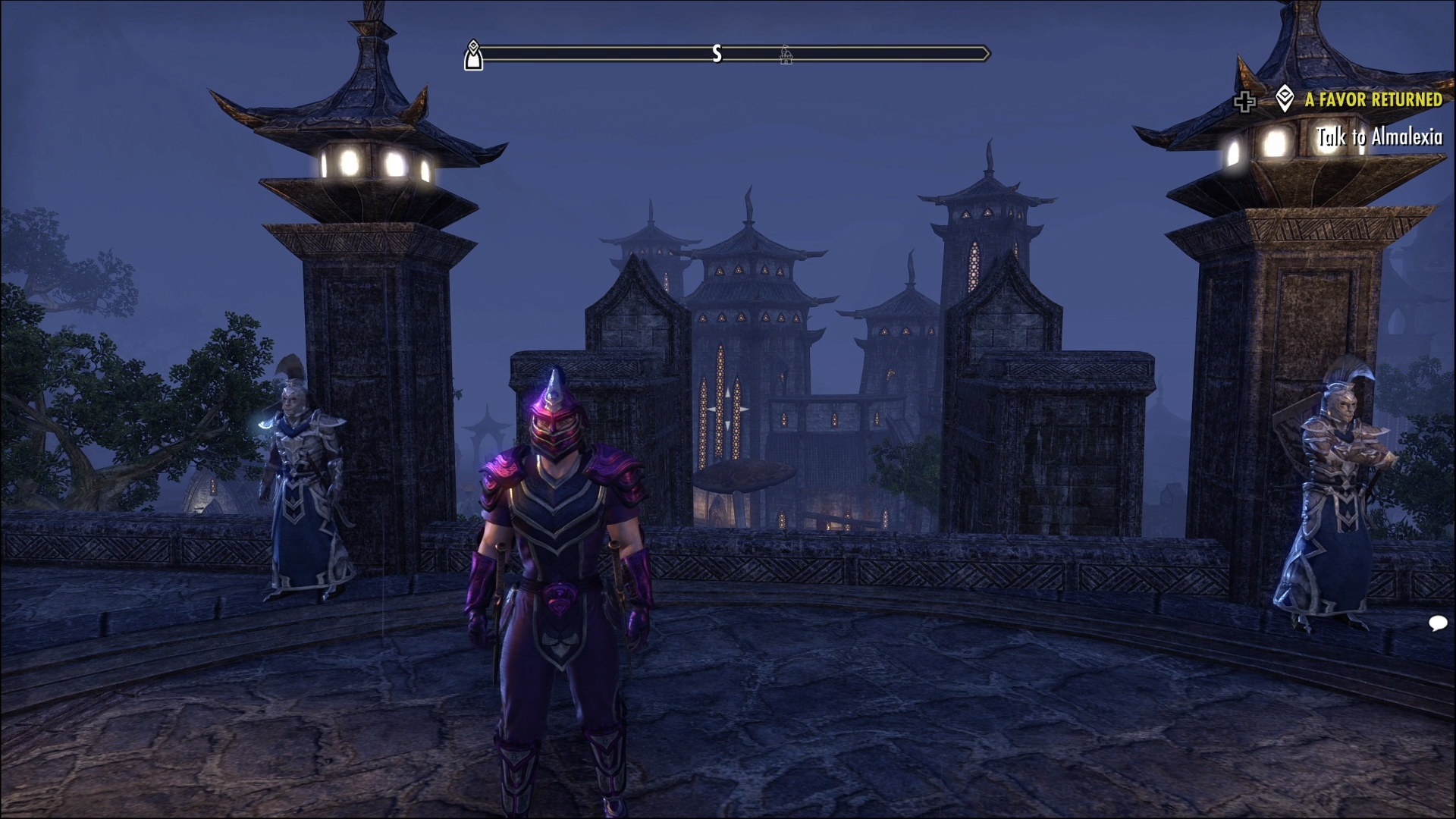Open chat via the speech bubble icon

coord(1437,623)
